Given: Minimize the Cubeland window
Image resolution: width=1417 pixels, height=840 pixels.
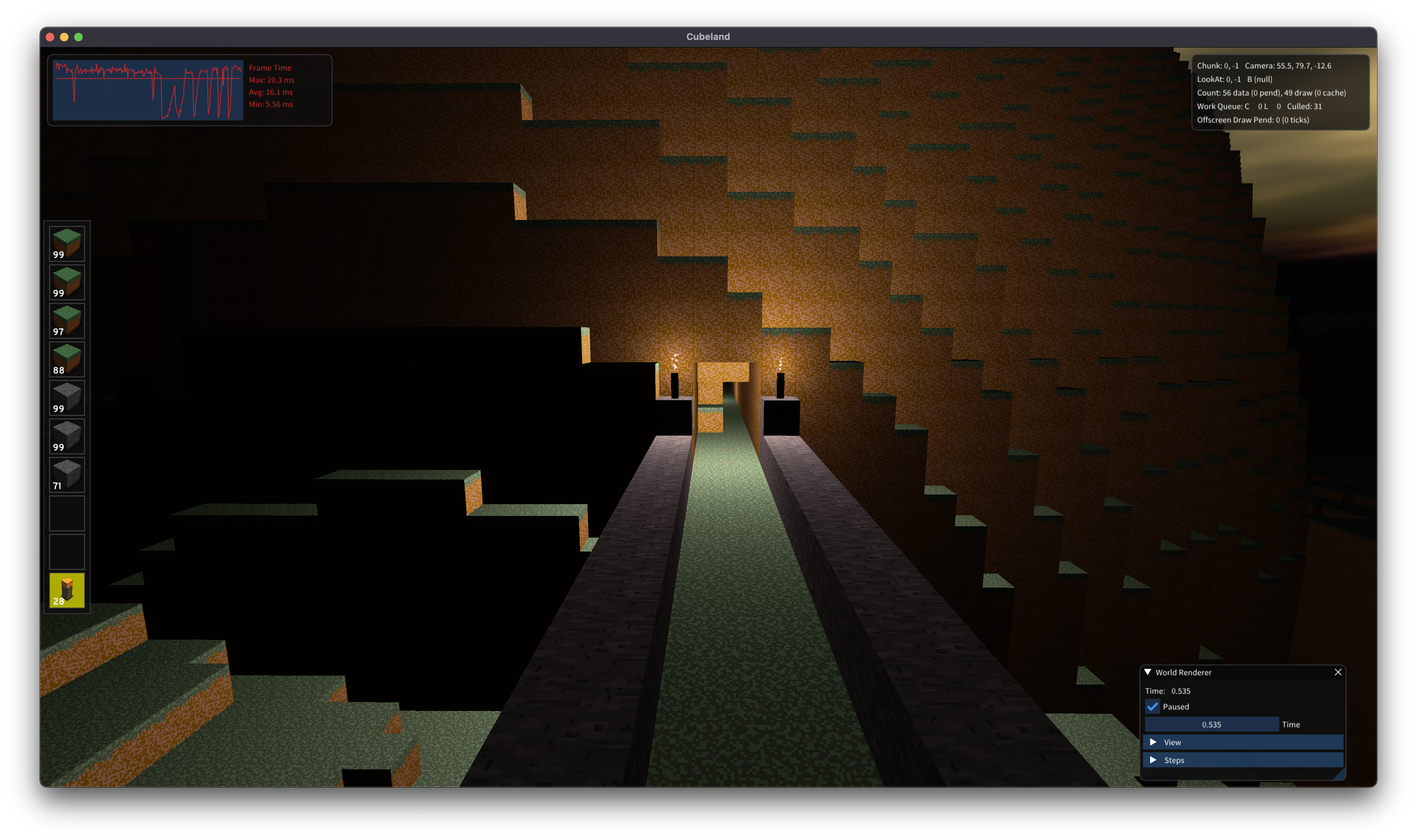Looking at the screenshot, I should (x=64, y=37).
